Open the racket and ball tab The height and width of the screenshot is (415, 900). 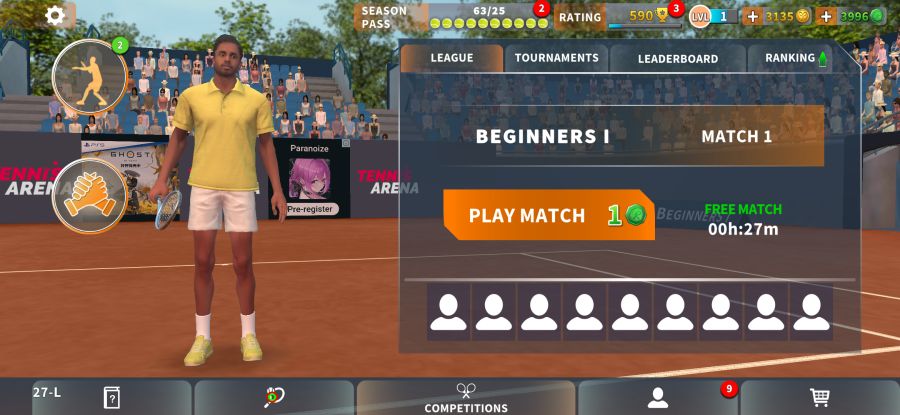[x=274, y=398]
